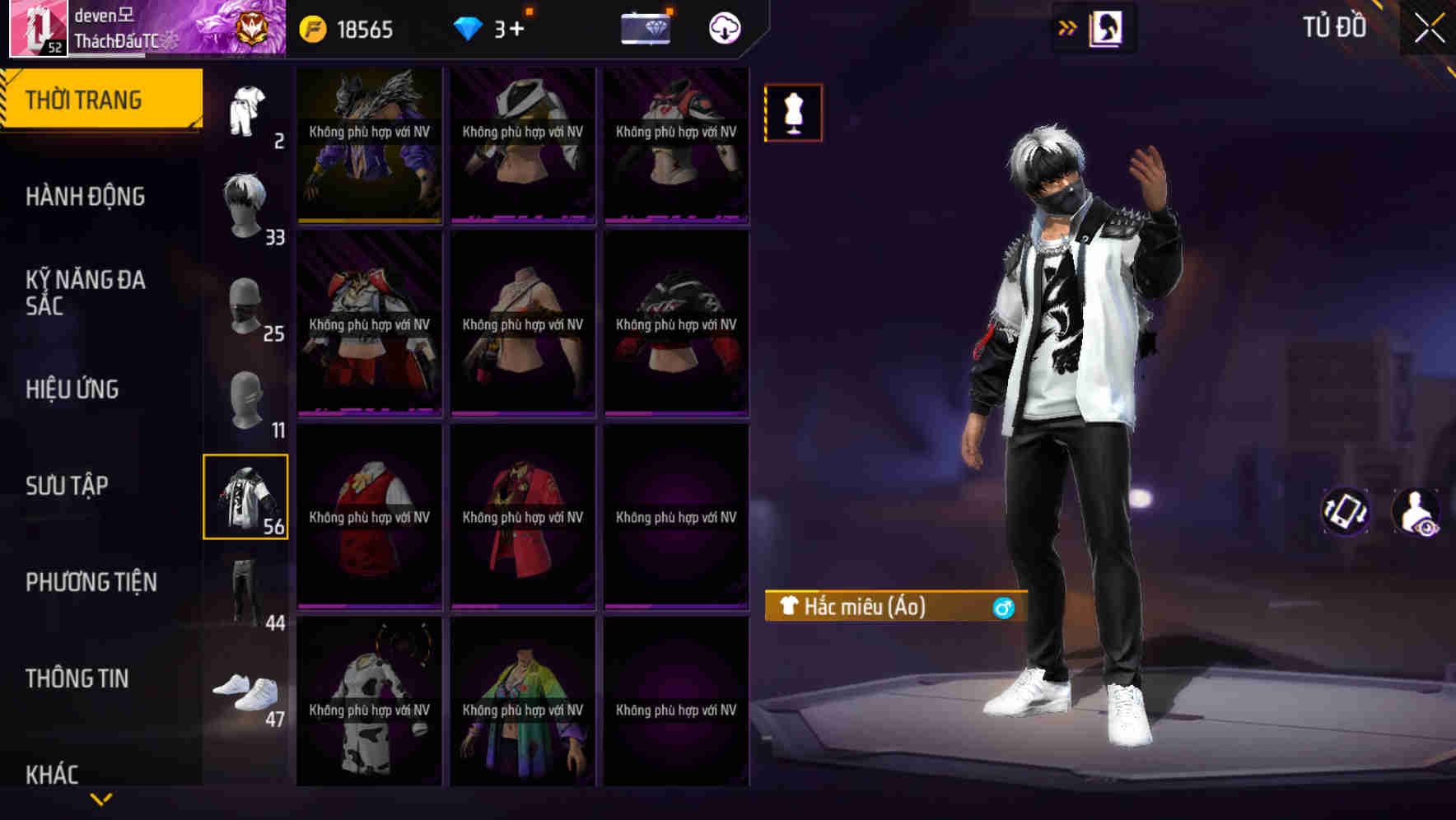Click the mannequin icon above the character

(x=793, y=113)
